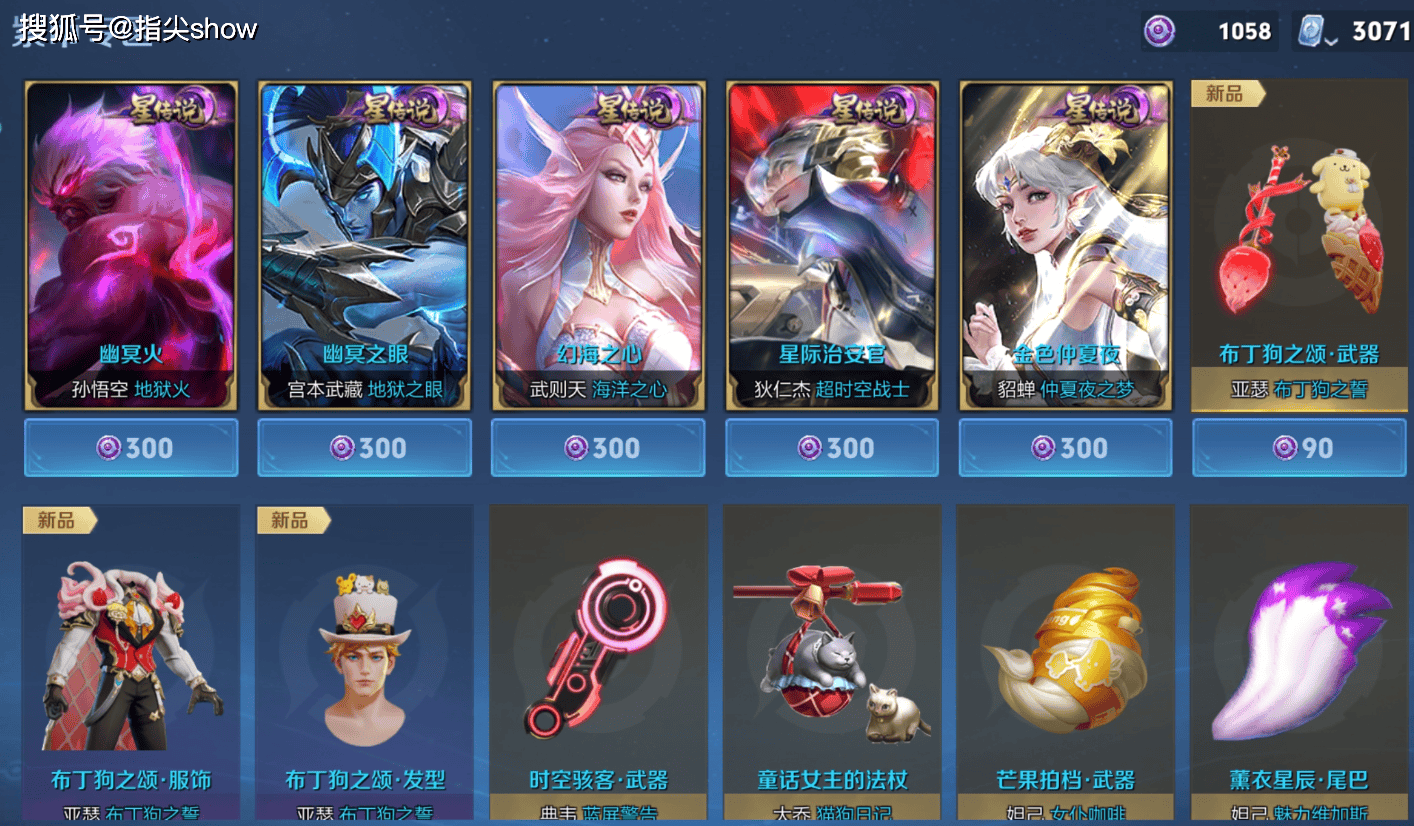Click the purple coin currency icon at top
Screen dimensions: 1414x826
coord(1161,31)
